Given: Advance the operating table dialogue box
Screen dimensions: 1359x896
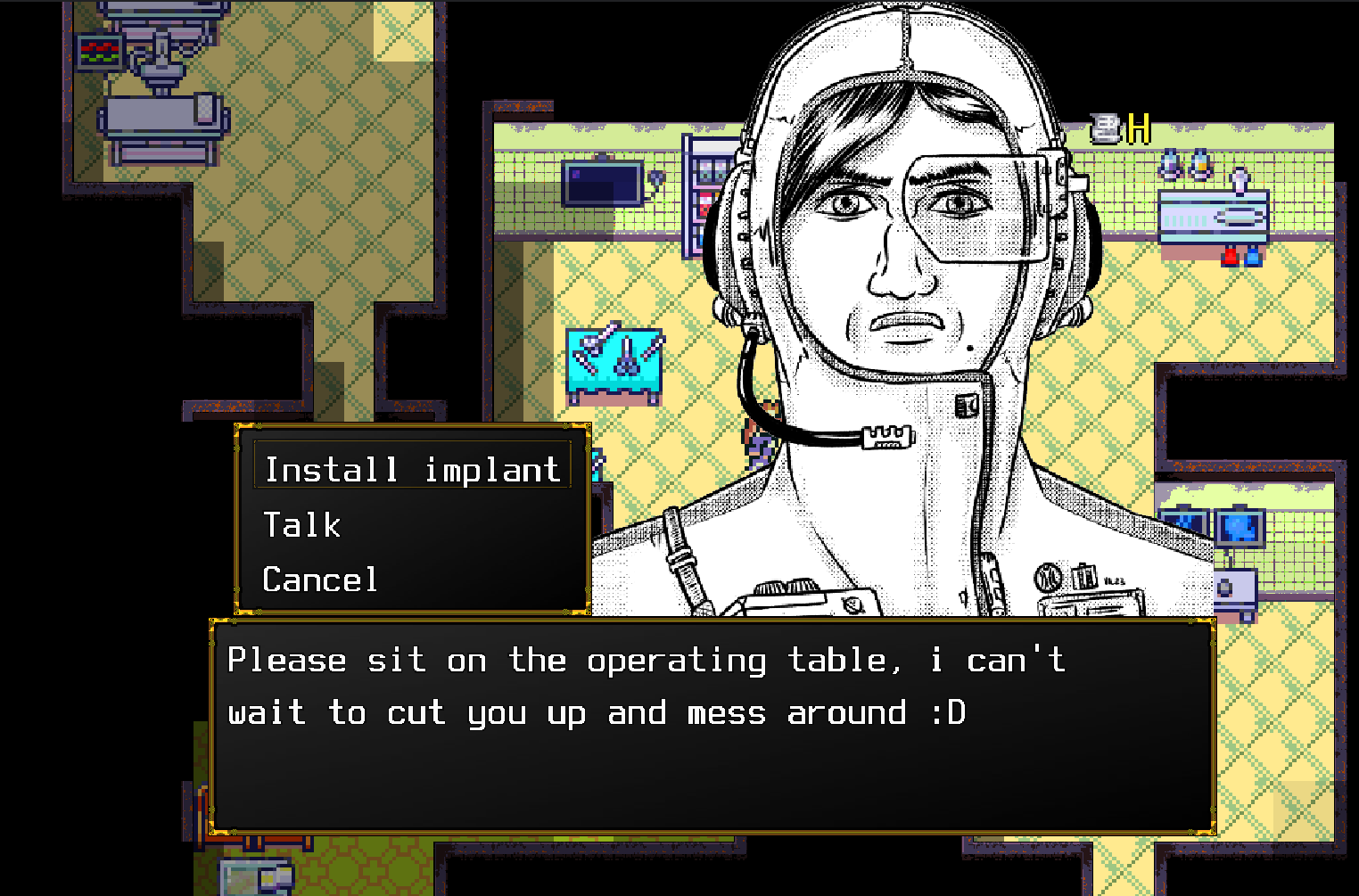Looking at the screenshot, I should [x=712, y=724].
